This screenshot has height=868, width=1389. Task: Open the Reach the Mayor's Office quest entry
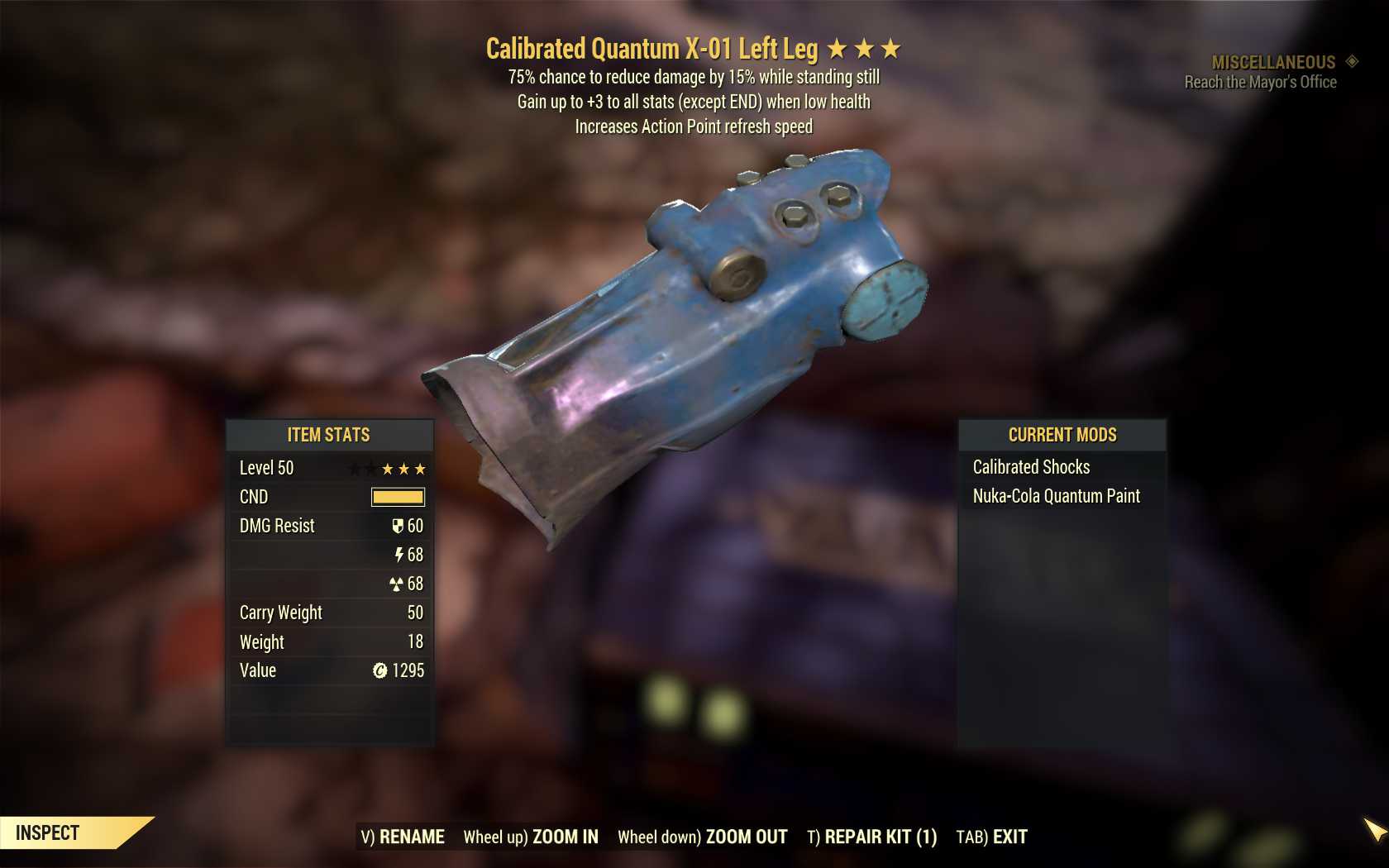1259,82
